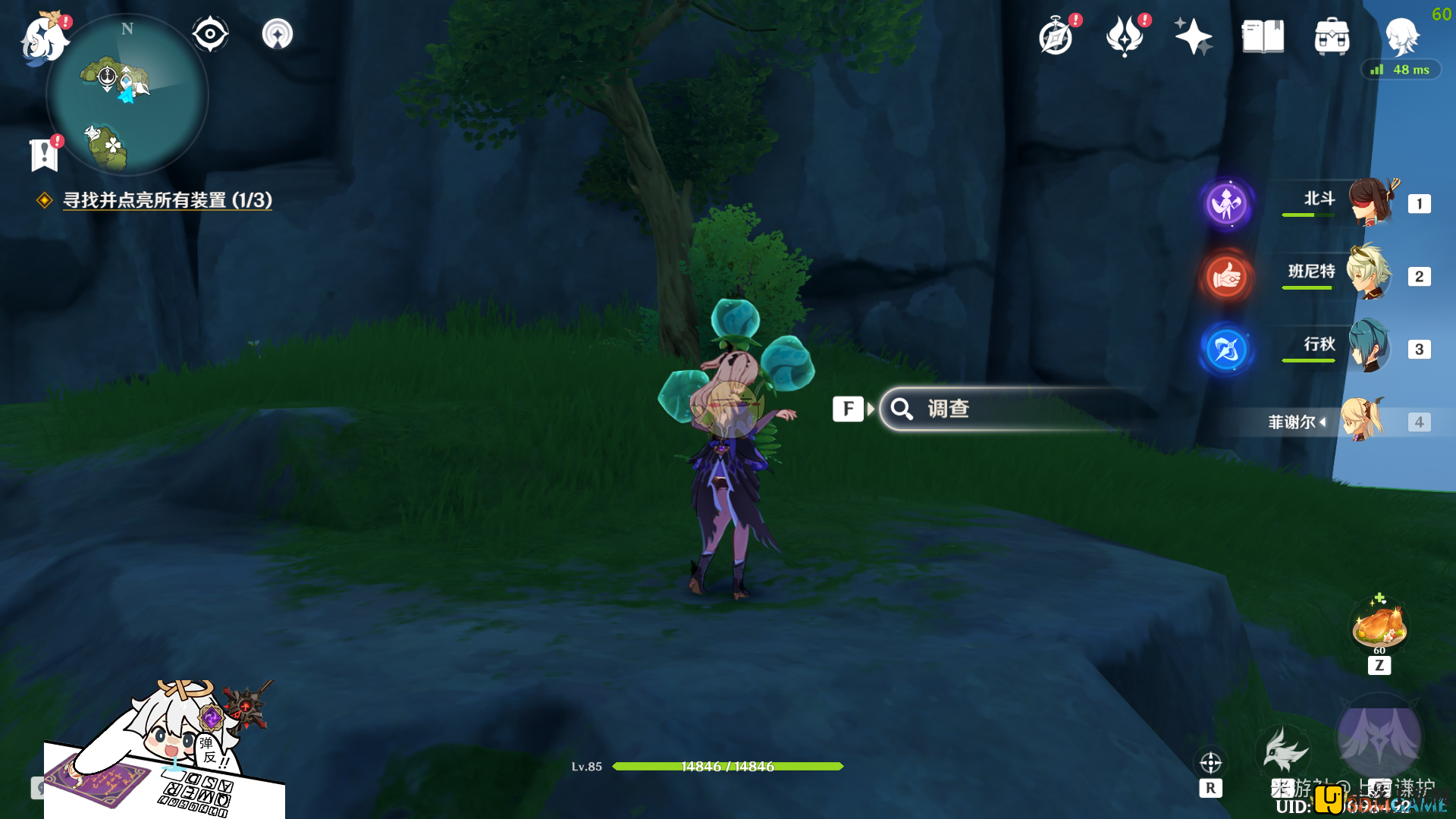This screenshot has width=1456, height=819.
Task: Cast Fischl's elemental burst
Action: click(1379, 734)
